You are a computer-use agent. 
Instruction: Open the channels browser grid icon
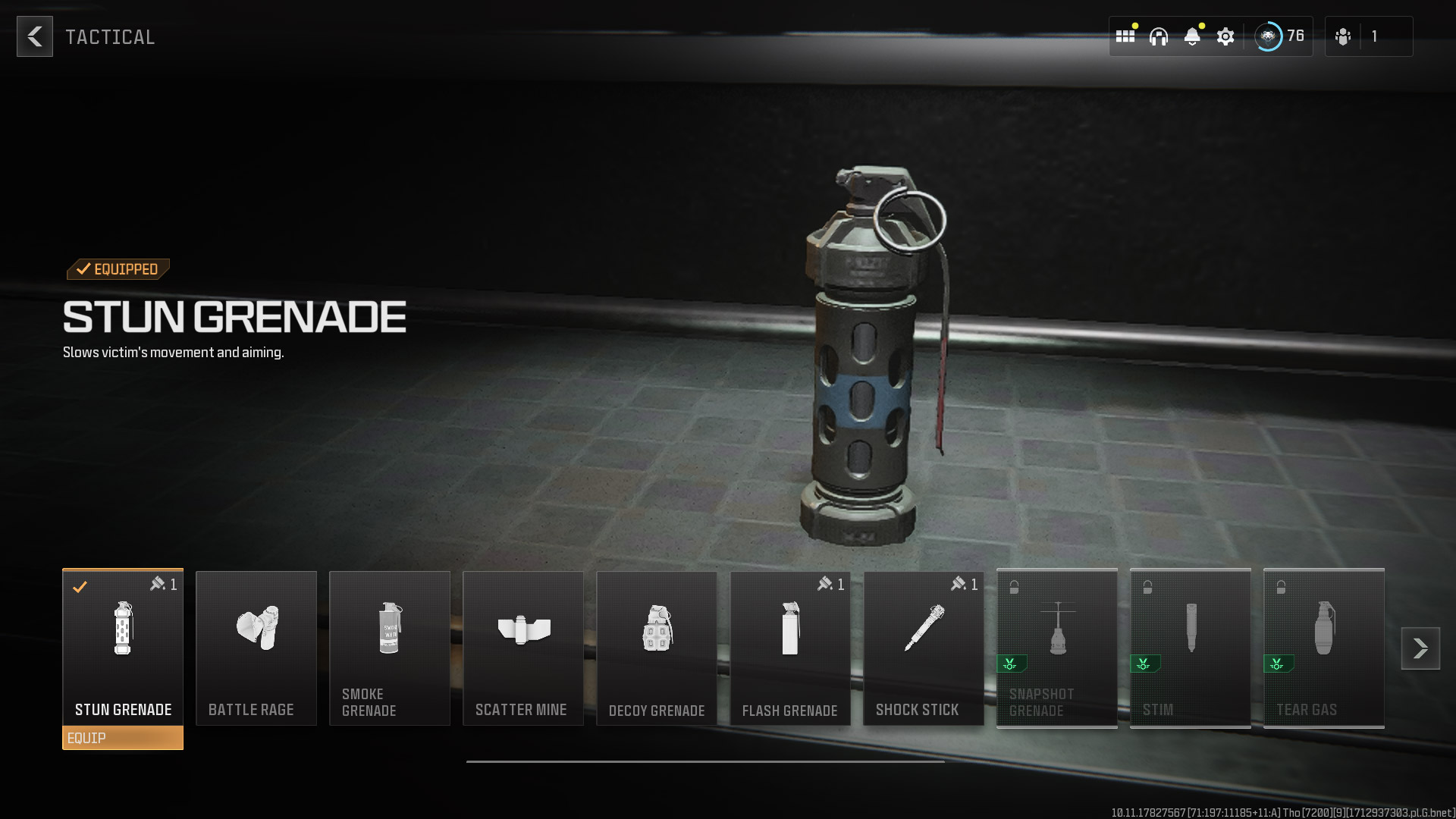tap(1125, 36)
